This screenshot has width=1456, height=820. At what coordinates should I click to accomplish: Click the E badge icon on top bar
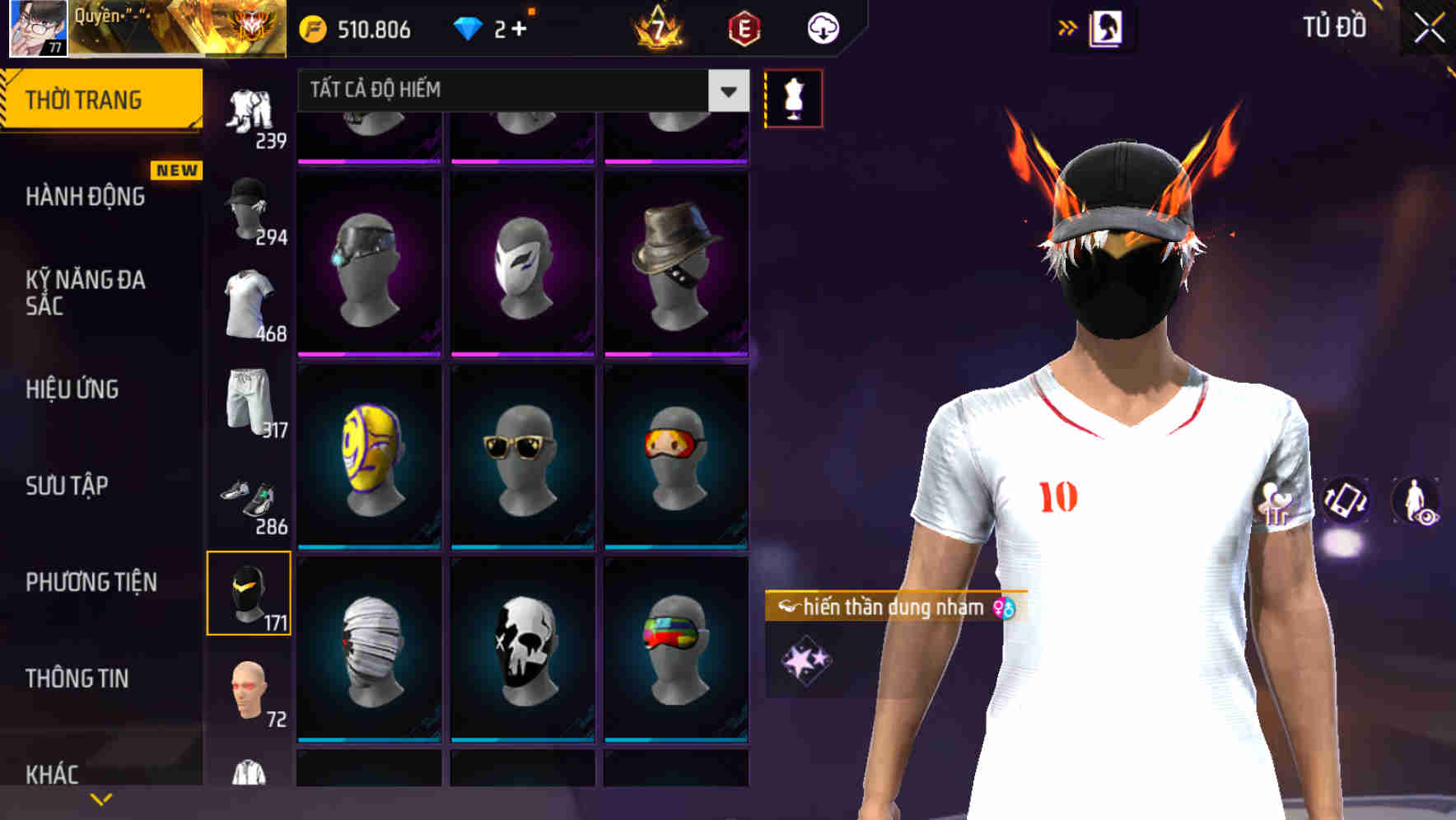tap(744, 27)
